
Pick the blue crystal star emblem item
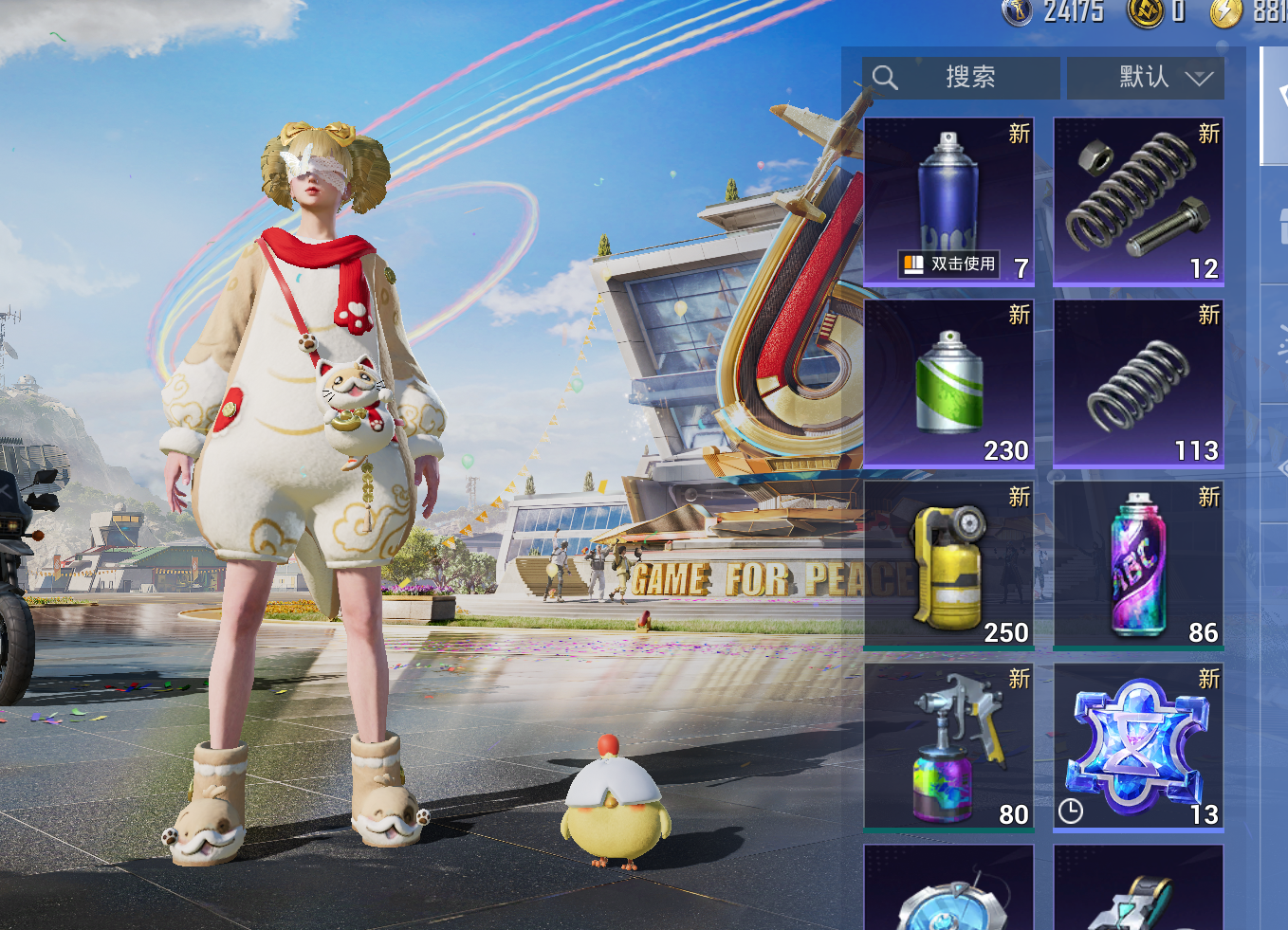(x=1138, y=748)
